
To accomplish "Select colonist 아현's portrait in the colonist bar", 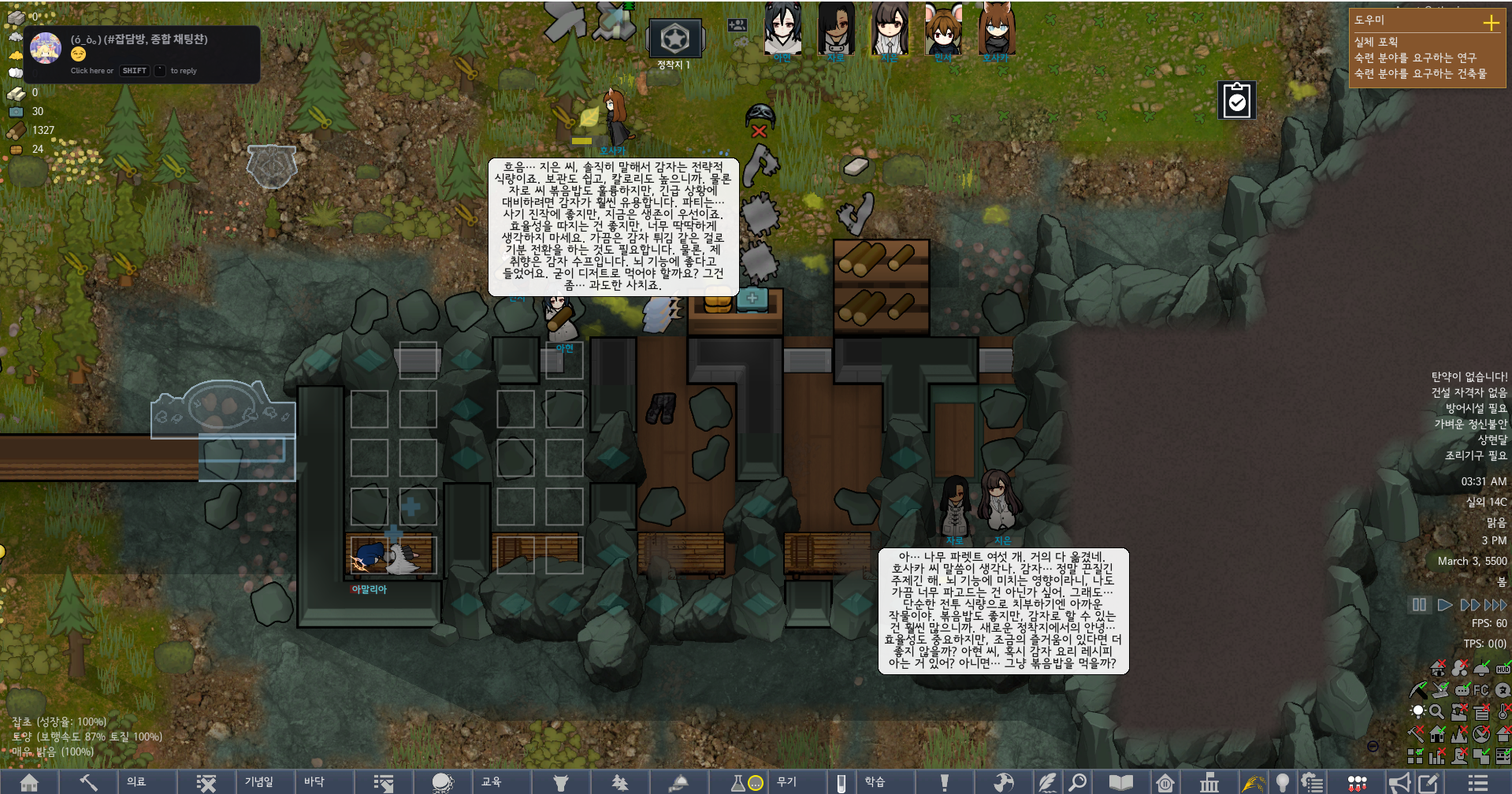I will pyautogui.click(x=782, y=30).
